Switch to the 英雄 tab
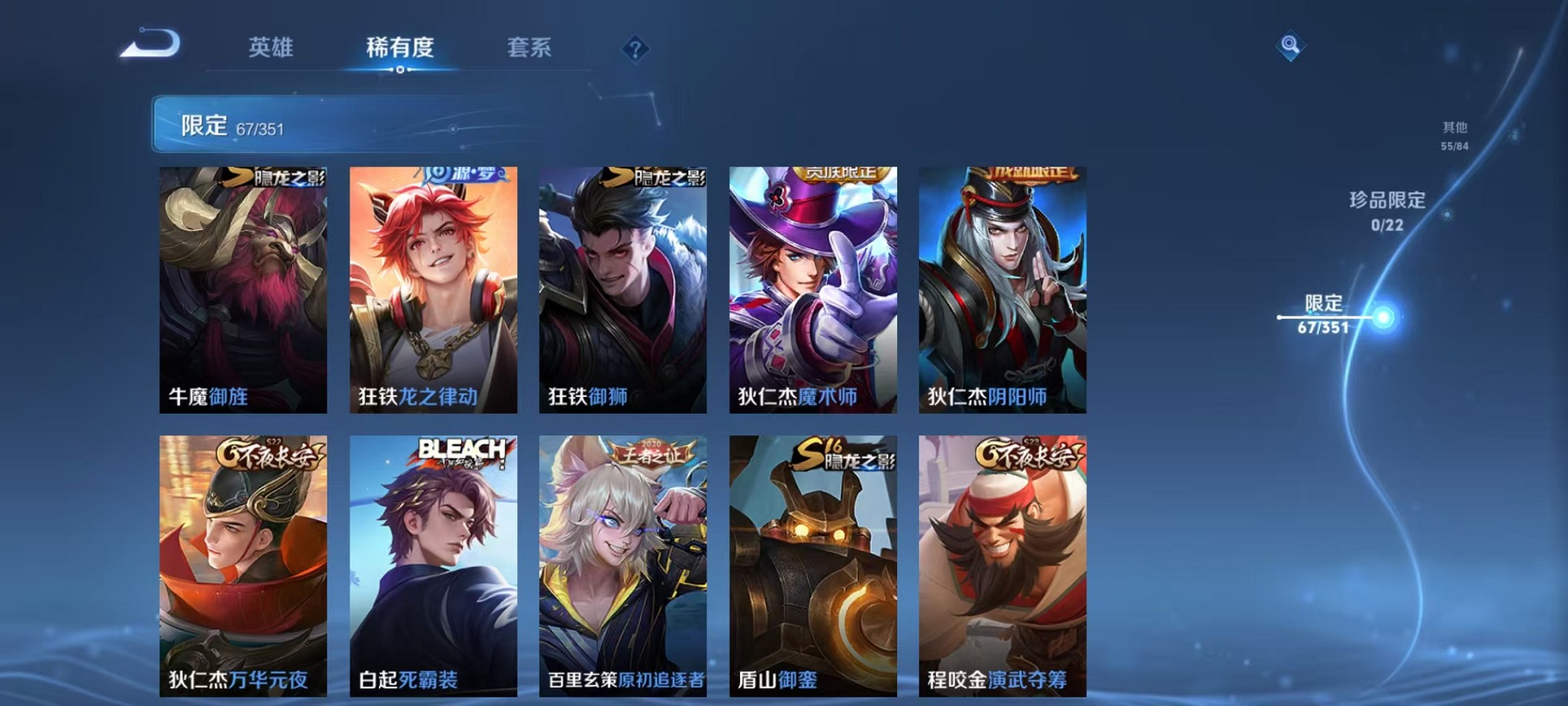 pos(273,48)
